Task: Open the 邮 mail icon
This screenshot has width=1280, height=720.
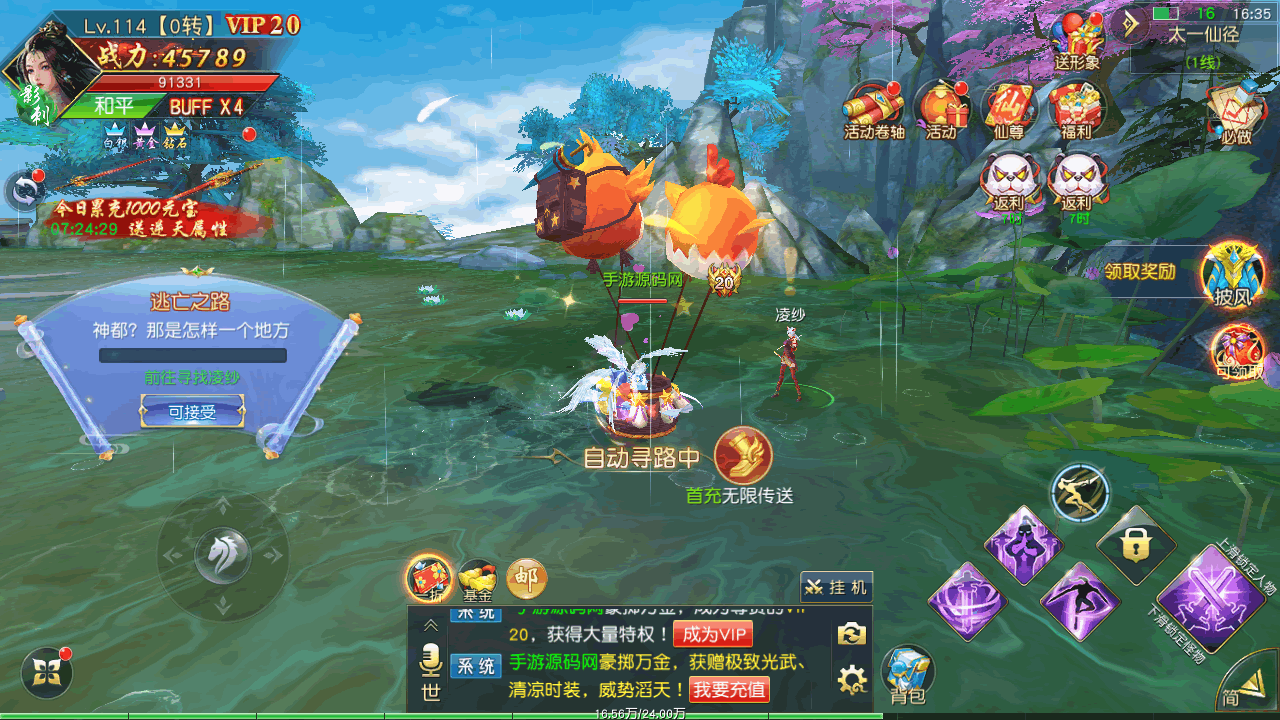Action: point(527,577)
